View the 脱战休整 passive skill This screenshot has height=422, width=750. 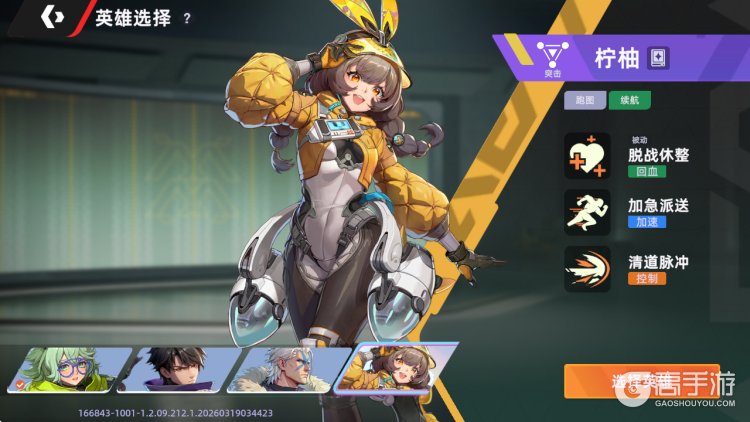click(587, 156)
